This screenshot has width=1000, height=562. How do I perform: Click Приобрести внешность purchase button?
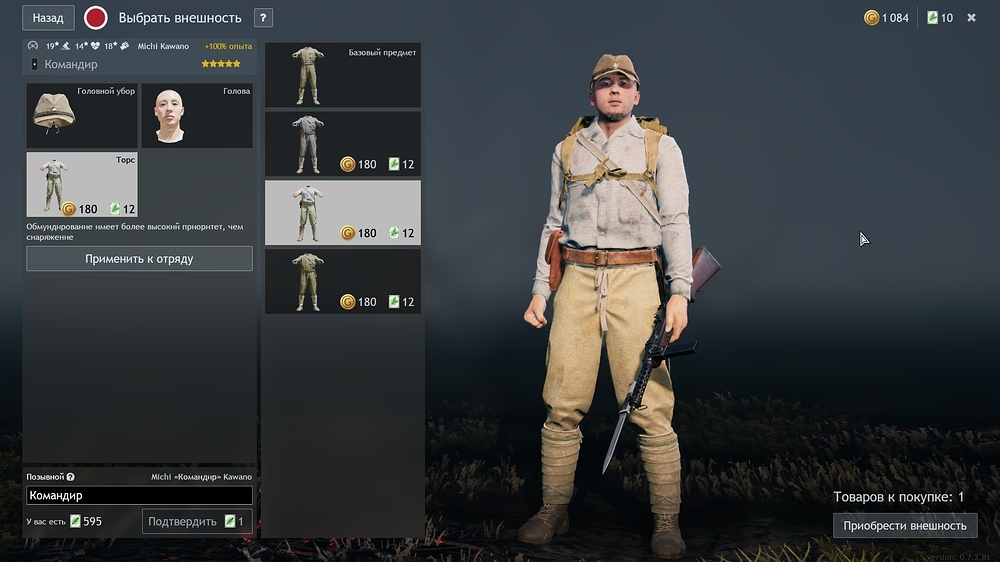(x=904, y=526)
